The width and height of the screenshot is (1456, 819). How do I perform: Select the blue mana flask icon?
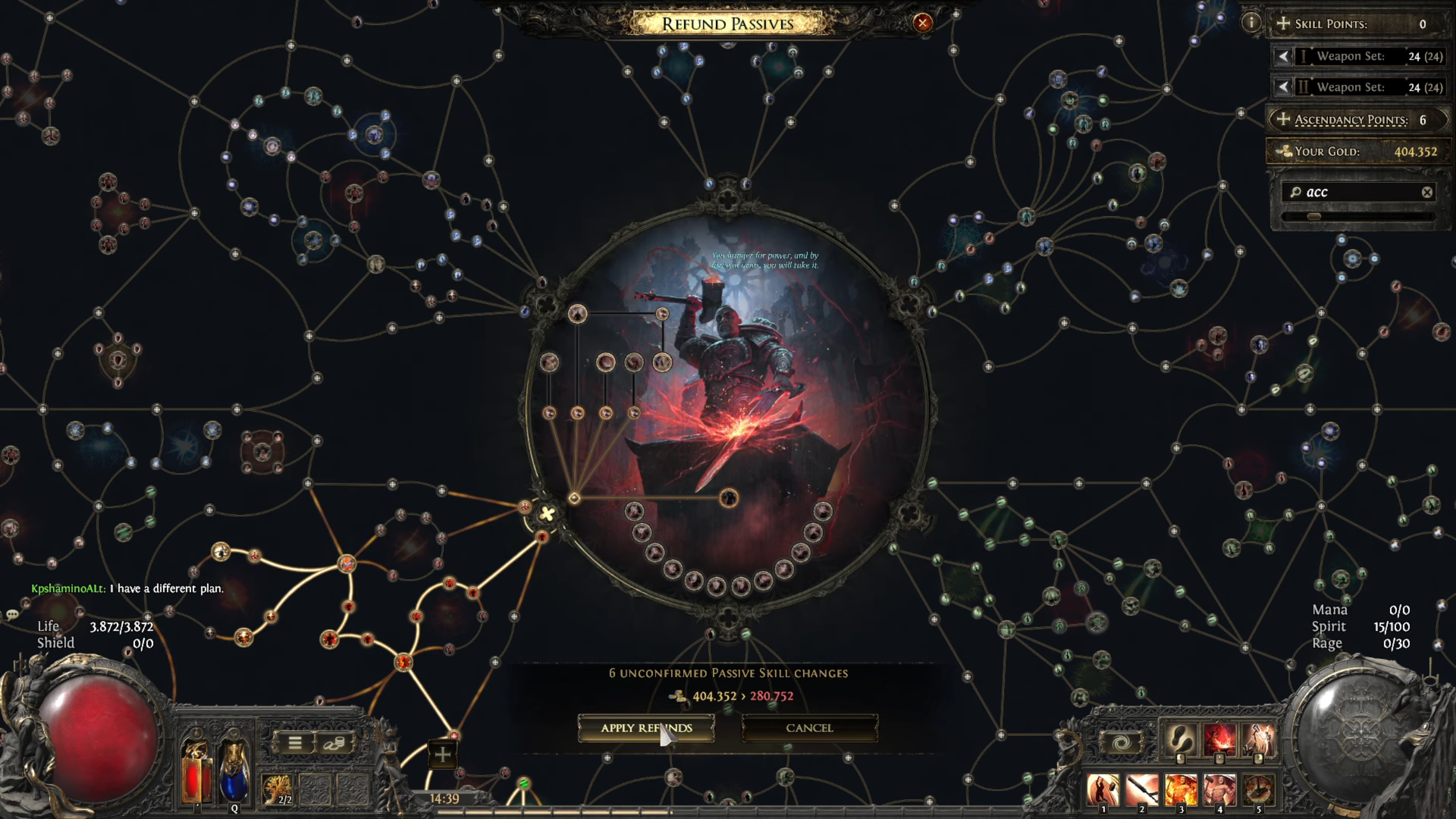(235, 773)
